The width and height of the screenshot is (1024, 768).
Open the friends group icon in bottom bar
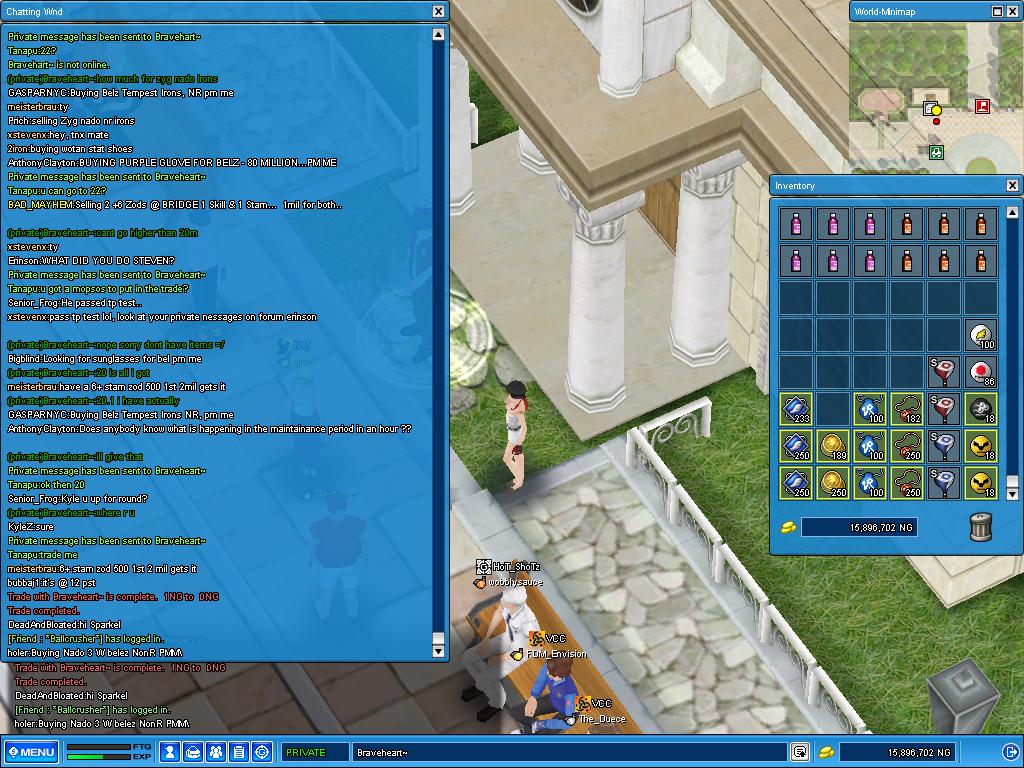click(x=216, y=752)
